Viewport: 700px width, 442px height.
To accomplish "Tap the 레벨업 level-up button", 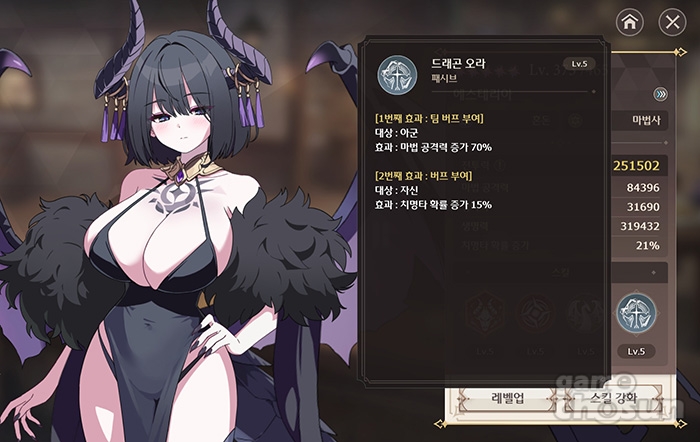I will click(505, 399).
